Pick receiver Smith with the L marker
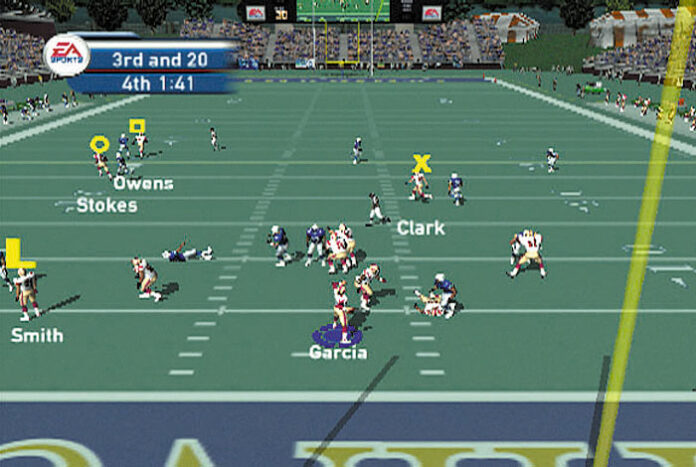The image size is (696, 467). pos(19,254)
